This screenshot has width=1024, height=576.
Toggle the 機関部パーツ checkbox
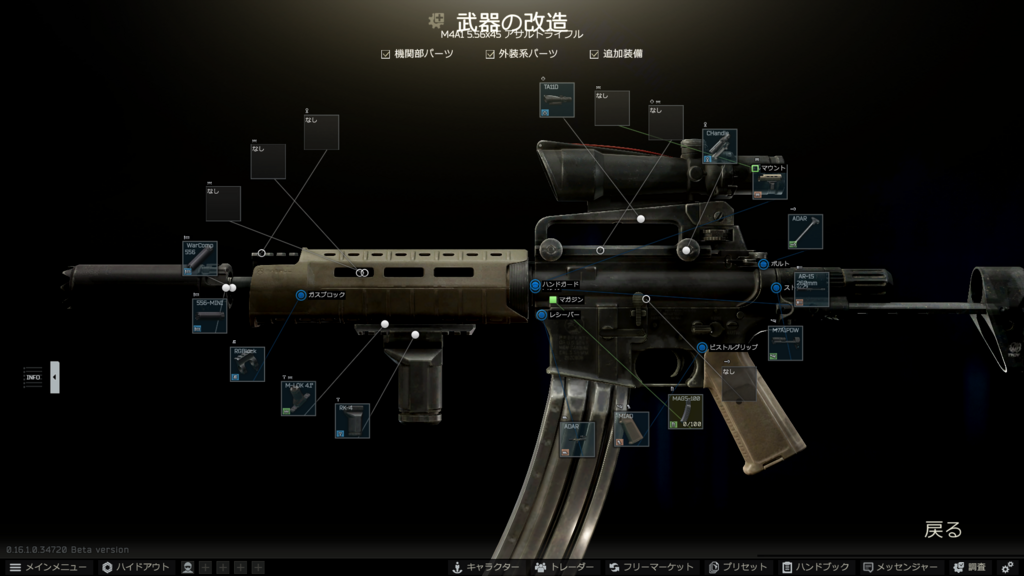(x=386, y=54)
